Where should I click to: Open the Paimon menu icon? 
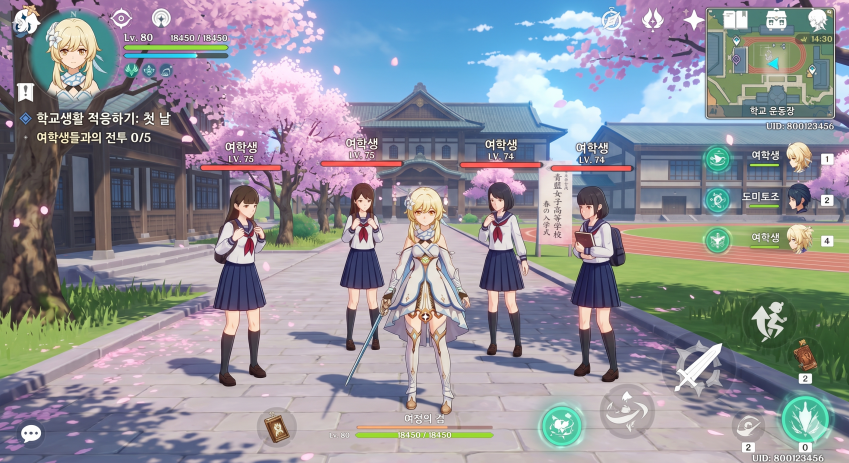coord(24,20)
